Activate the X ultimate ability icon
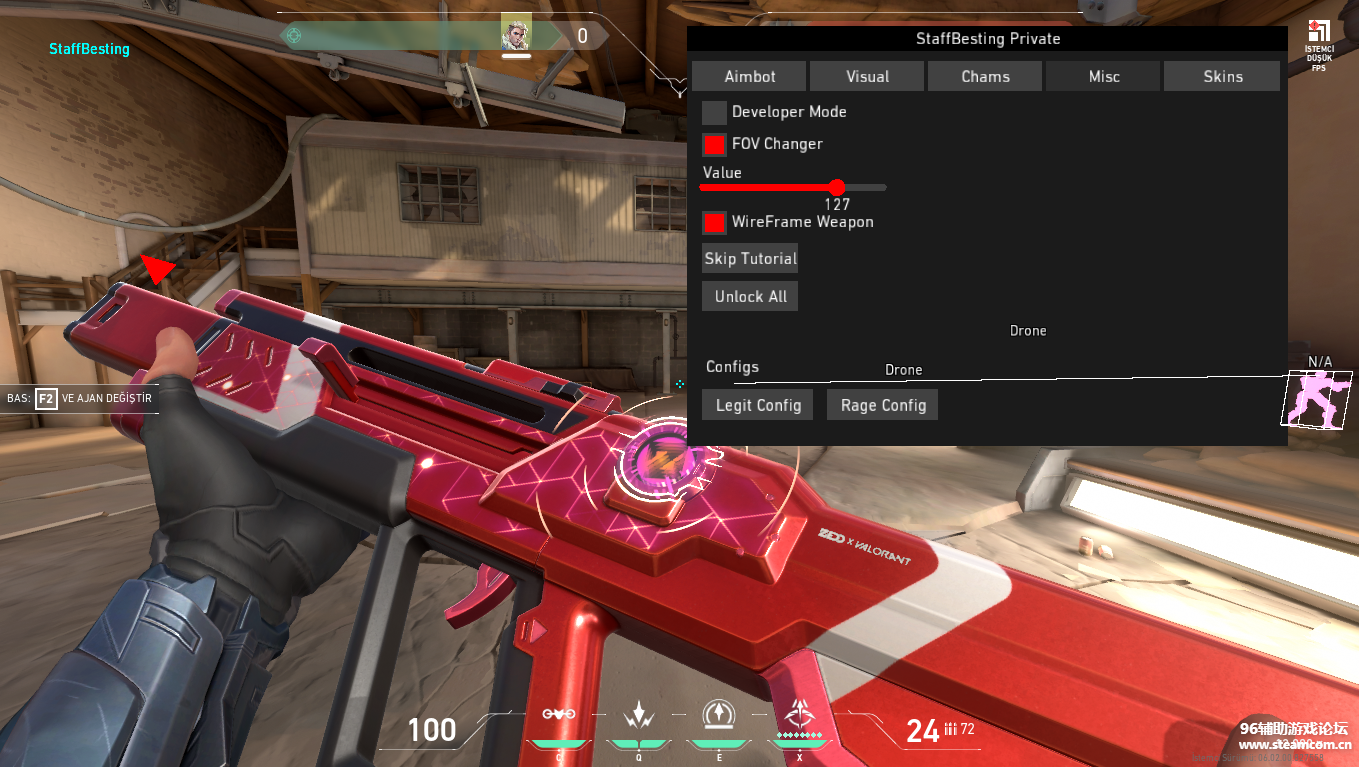This screenshot has height=767, width=1359. click(x=798, y=715)
